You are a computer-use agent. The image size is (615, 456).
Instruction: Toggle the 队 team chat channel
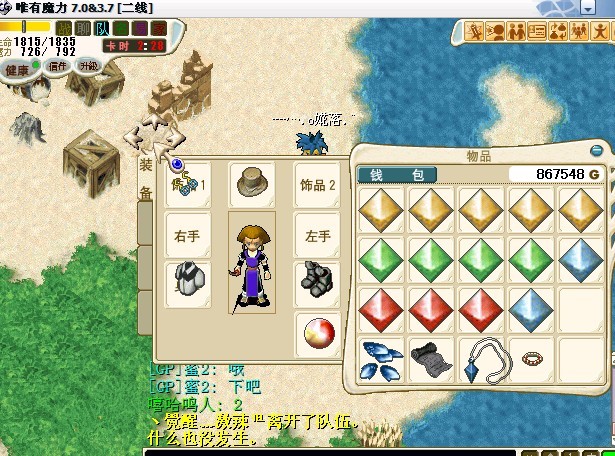coord(103,28)
